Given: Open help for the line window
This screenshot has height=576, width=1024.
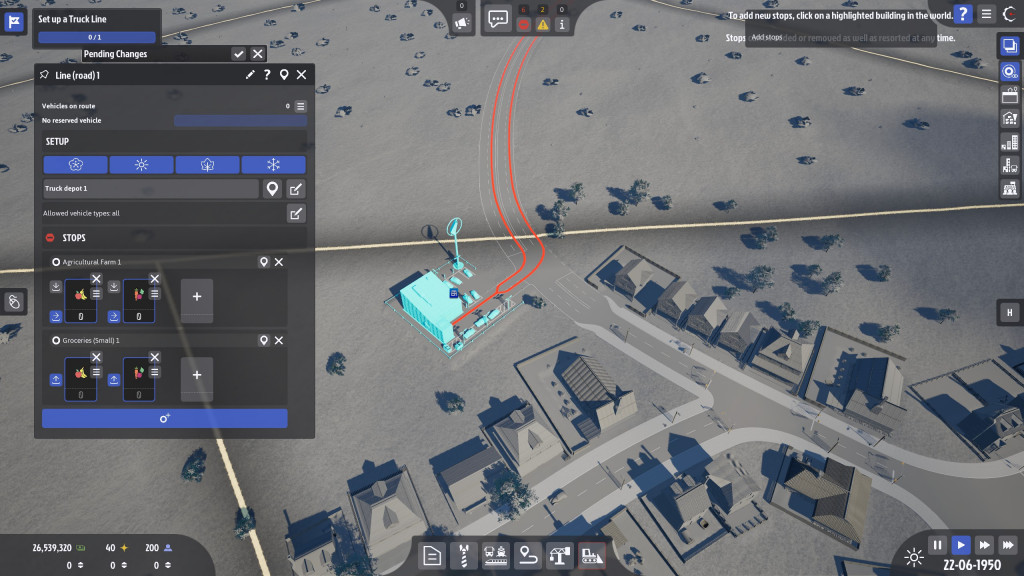Looking at the screenshot, I should click(267, 75).
